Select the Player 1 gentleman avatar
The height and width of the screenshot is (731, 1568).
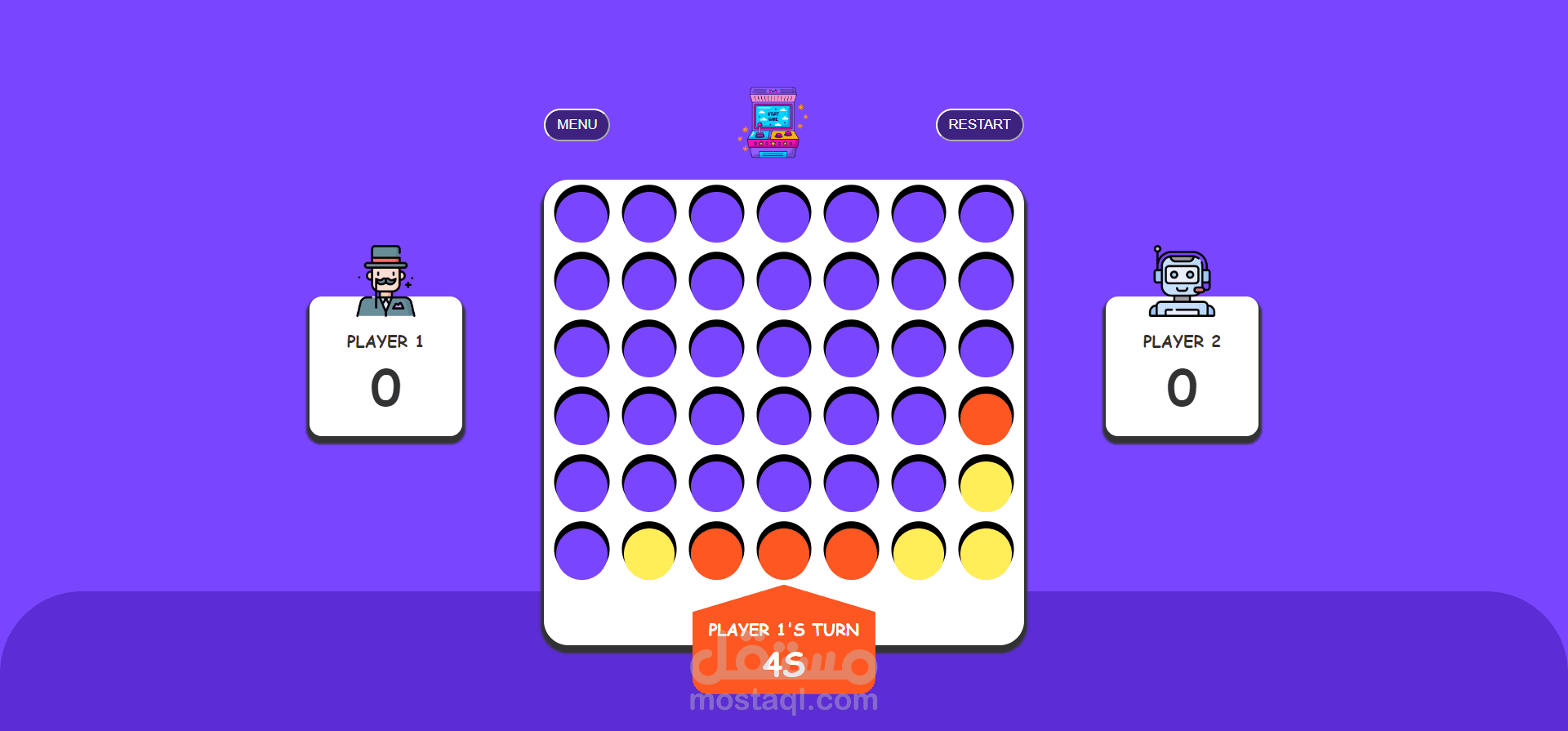(x=385, y=278)
